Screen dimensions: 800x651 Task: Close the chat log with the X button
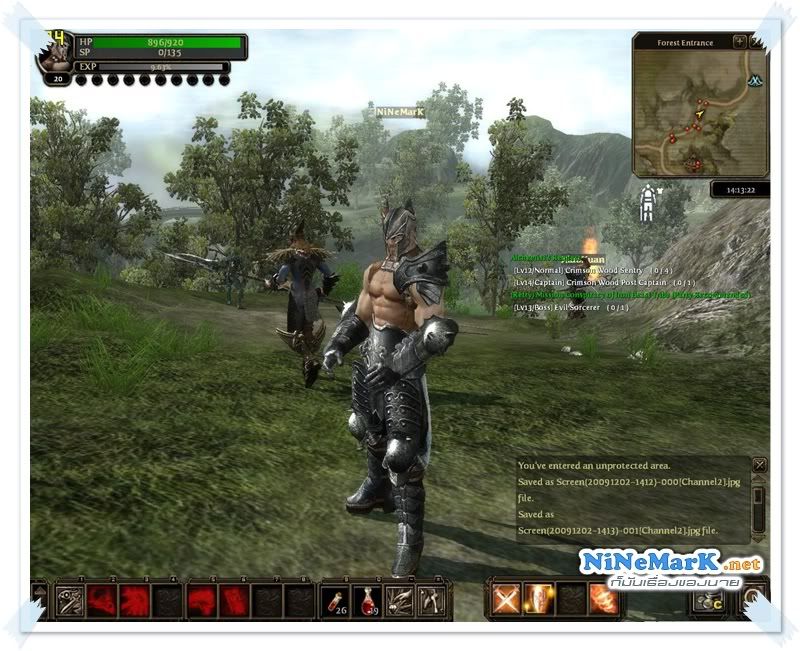pyautogui.click(x=759, y=465)
